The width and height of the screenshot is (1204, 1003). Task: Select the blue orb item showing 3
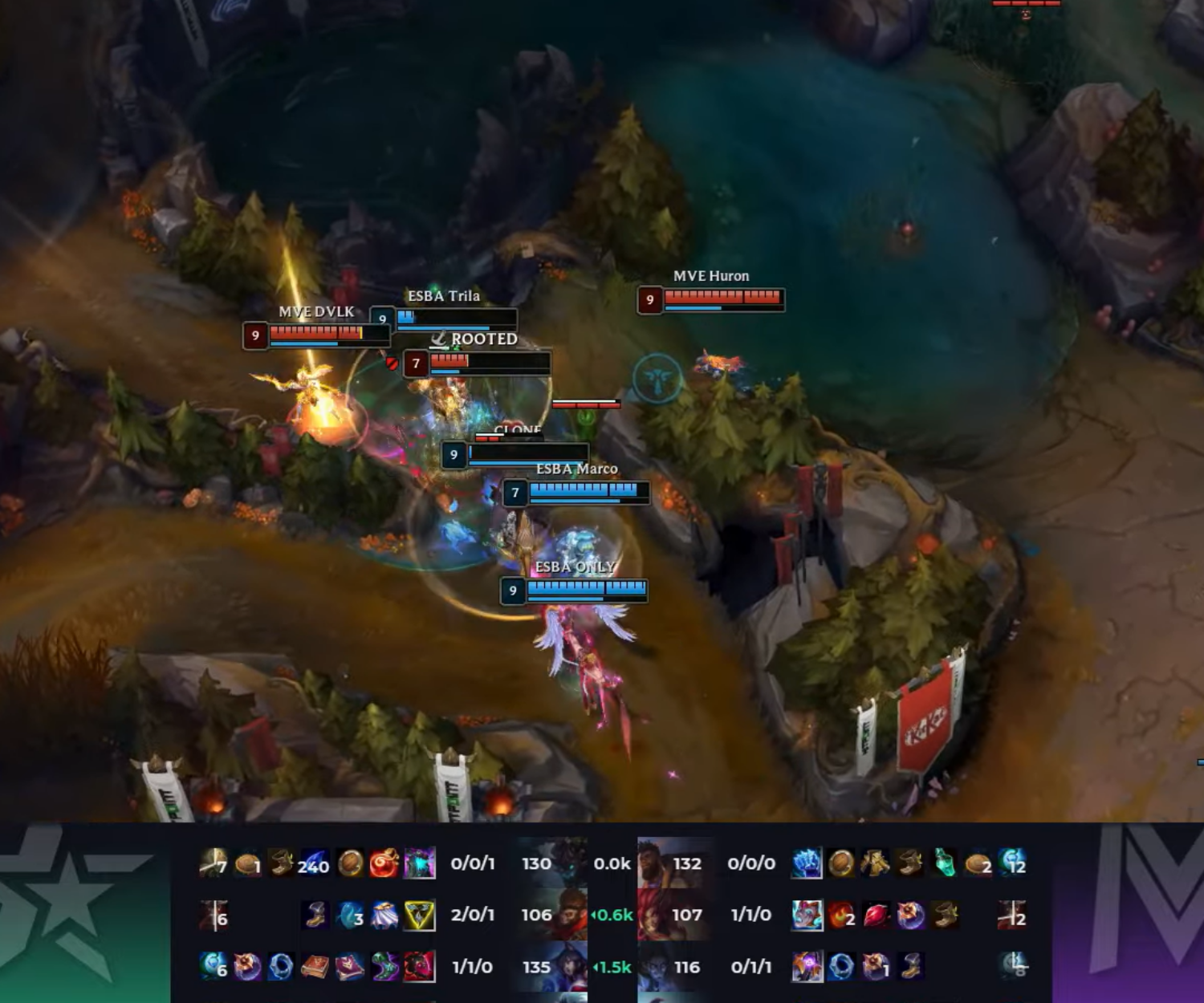(x=350, y=915)
